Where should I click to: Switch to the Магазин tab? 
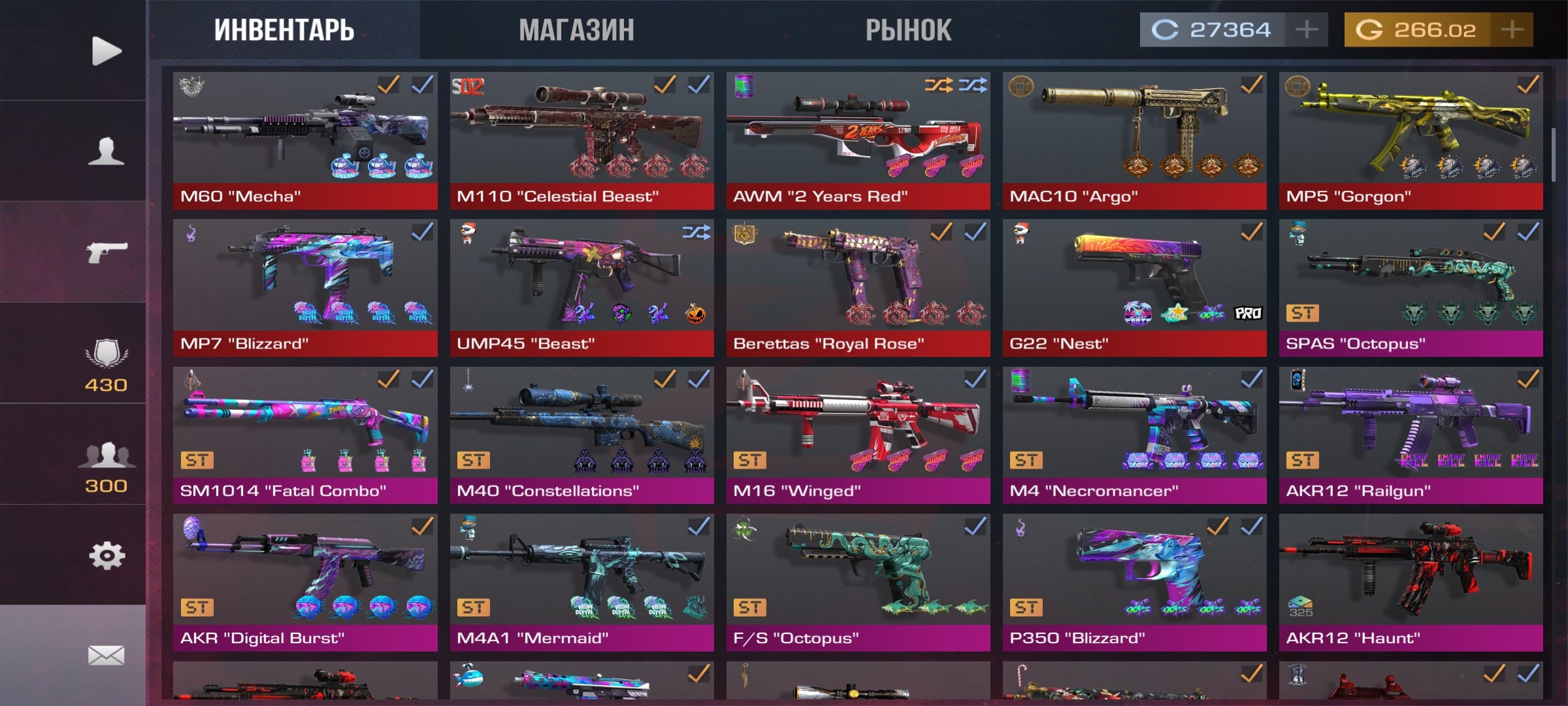[x=576, y=30]
